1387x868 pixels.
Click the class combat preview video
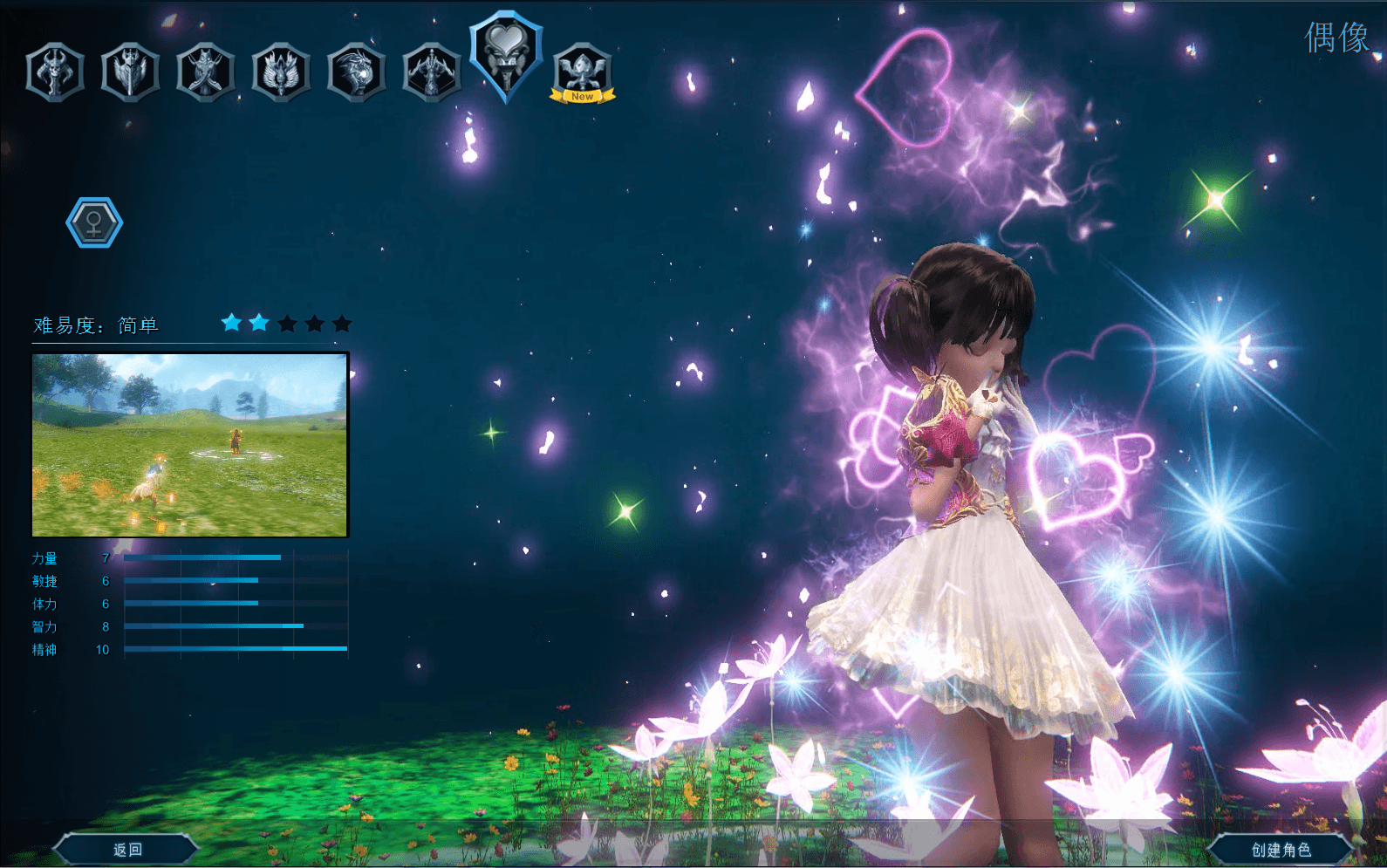189,443
